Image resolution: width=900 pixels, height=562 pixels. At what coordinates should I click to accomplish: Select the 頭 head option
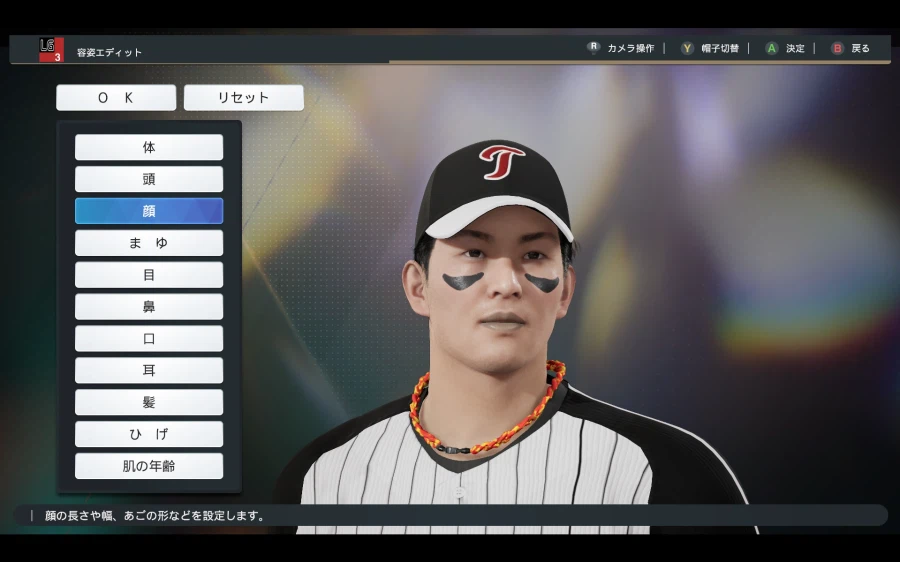(x=149, y=179)
